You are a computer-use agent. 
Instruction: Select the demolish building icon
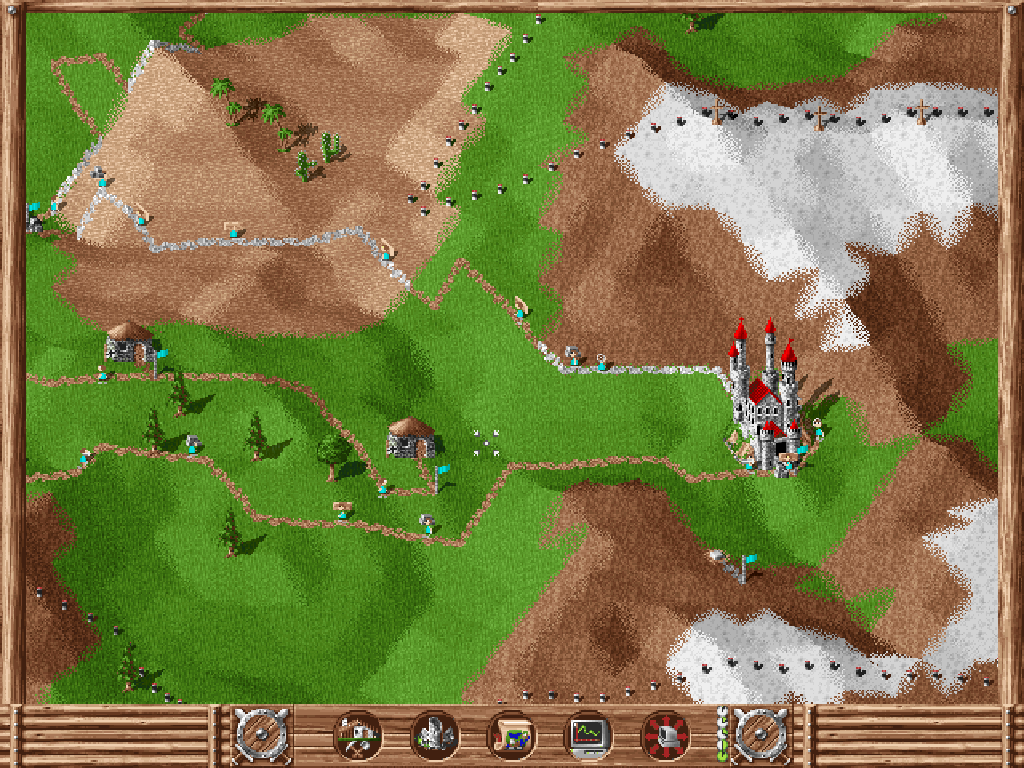pos(435,736)
